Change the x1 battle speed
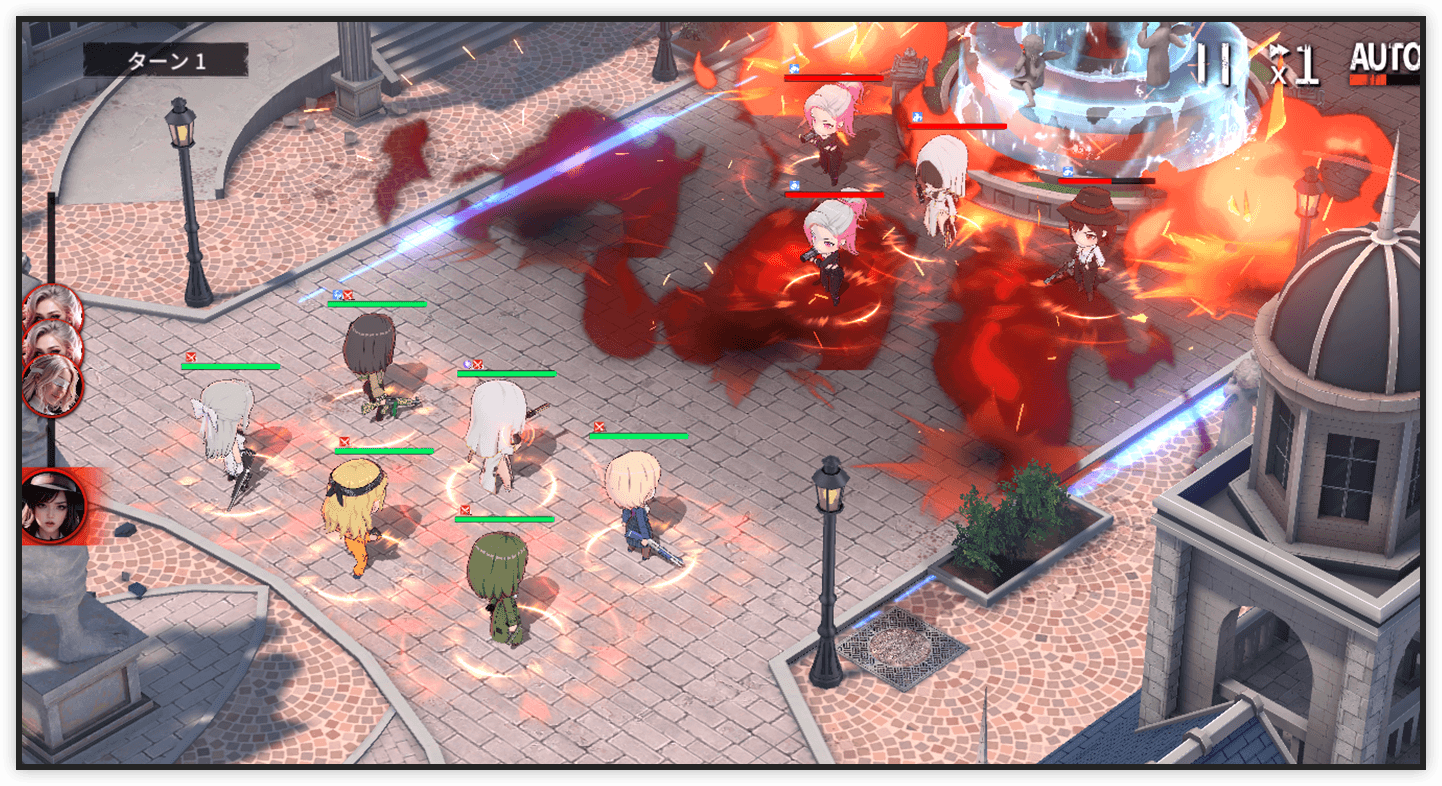The image size is (1442, 786). tap(1295, 66)
